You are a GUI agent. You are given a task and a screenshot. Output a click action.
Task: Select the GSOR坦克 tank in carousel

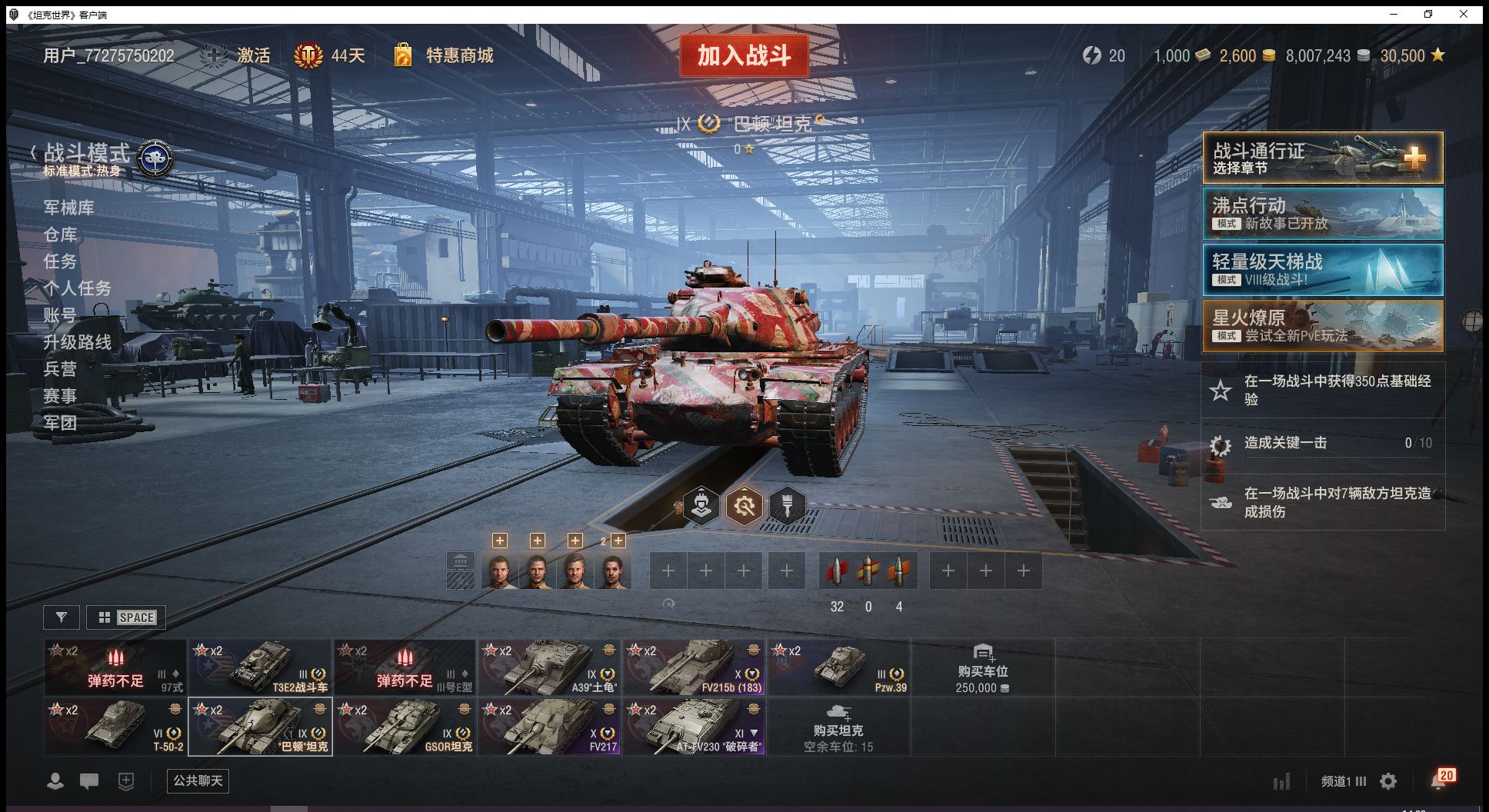405,727
